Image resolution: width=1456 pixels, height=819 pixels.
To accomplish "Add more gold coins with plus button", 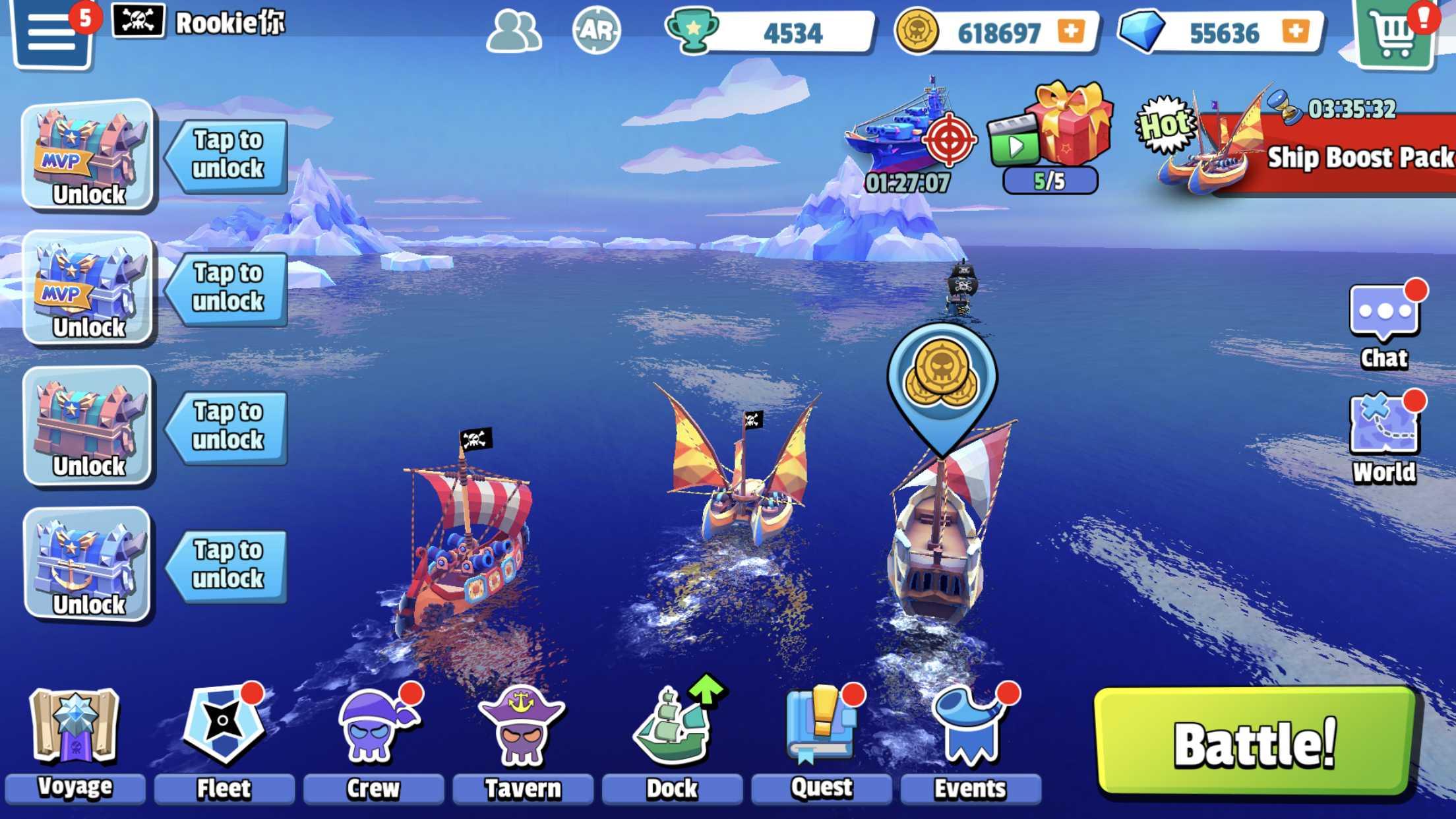I will (x=1071, y=31).
